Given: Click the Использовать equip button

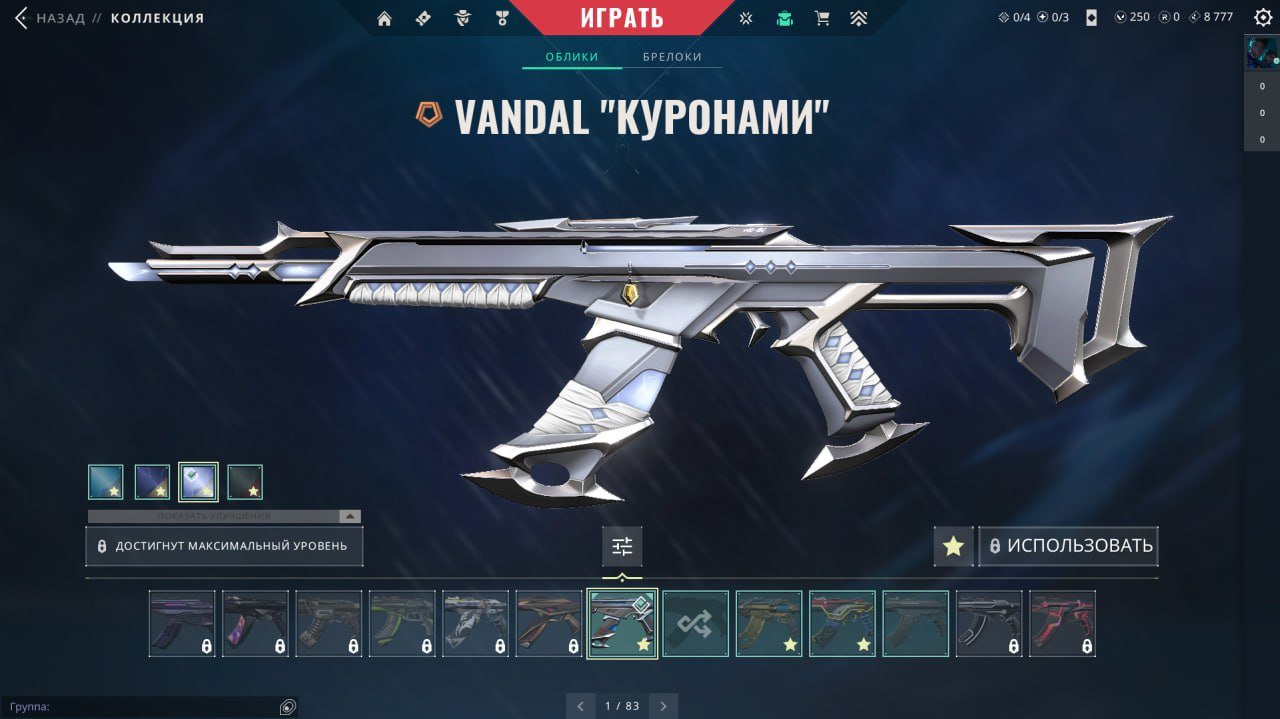Looking at the screenshot, I should point(1069,547).
